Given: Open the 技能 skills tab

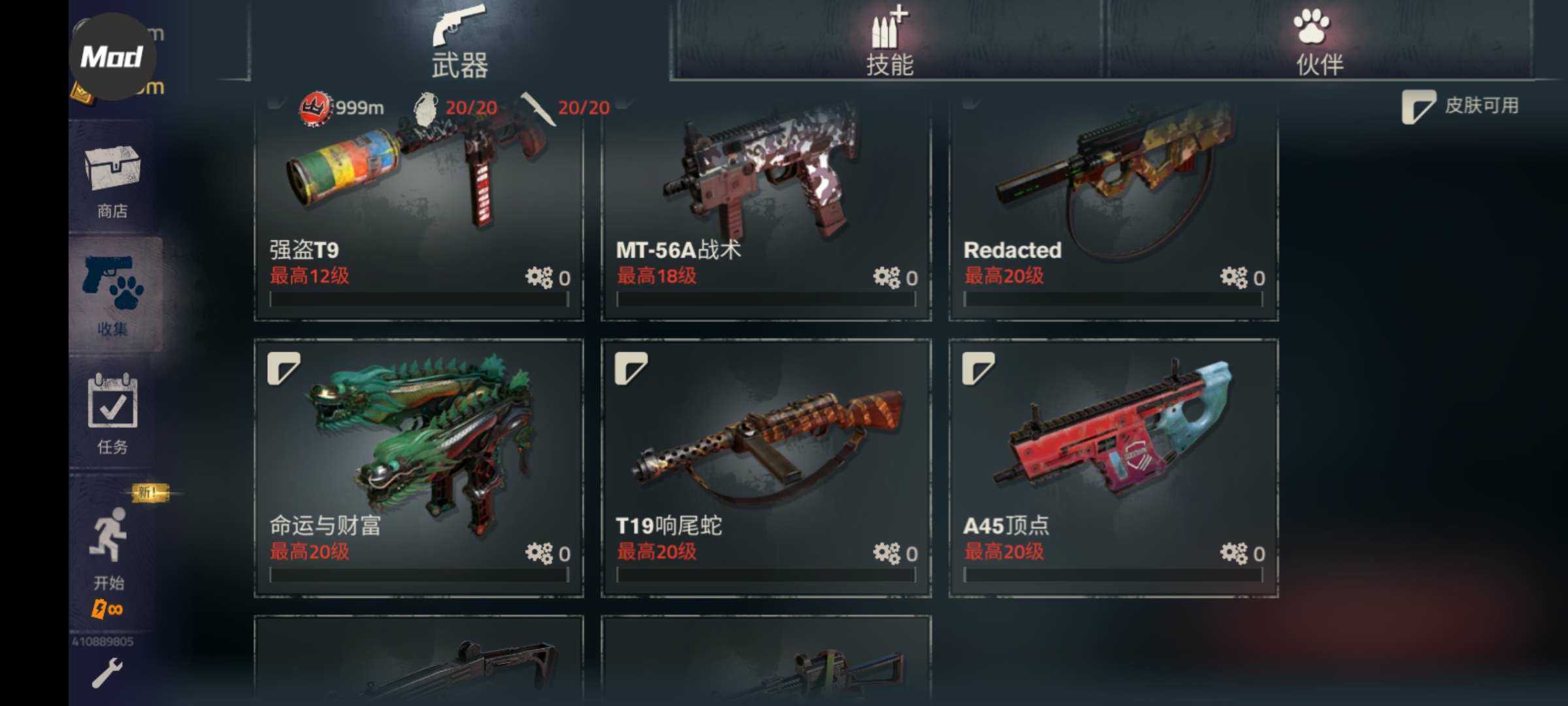Looking at the screenshot, I should [889, 42].
